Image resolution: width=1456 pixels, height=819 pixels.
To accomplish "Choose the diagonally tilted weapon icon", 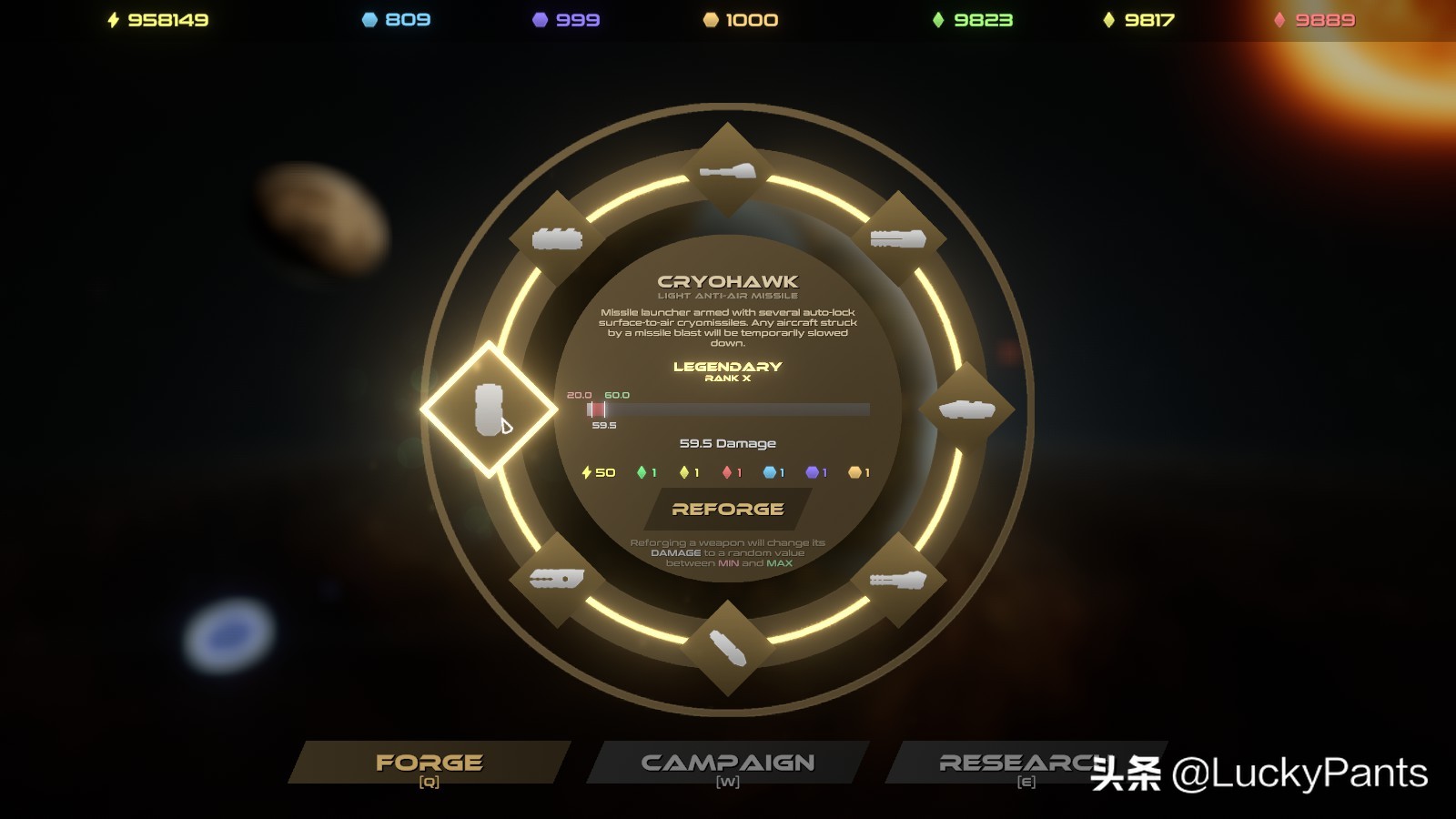I will 727,648.
